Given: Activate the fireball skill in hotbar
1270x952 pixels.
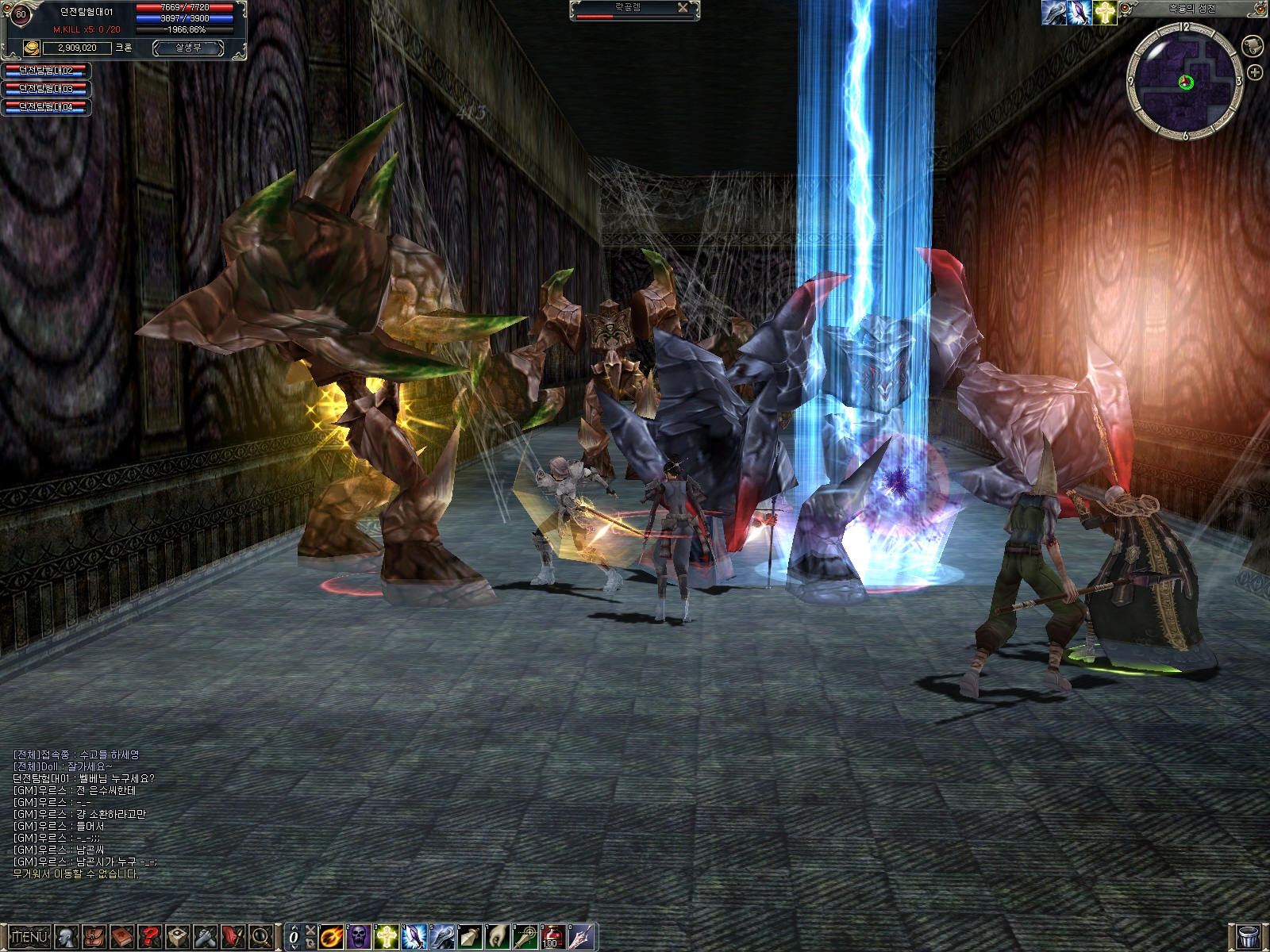Looking at the screenshot, I should 332,937.
